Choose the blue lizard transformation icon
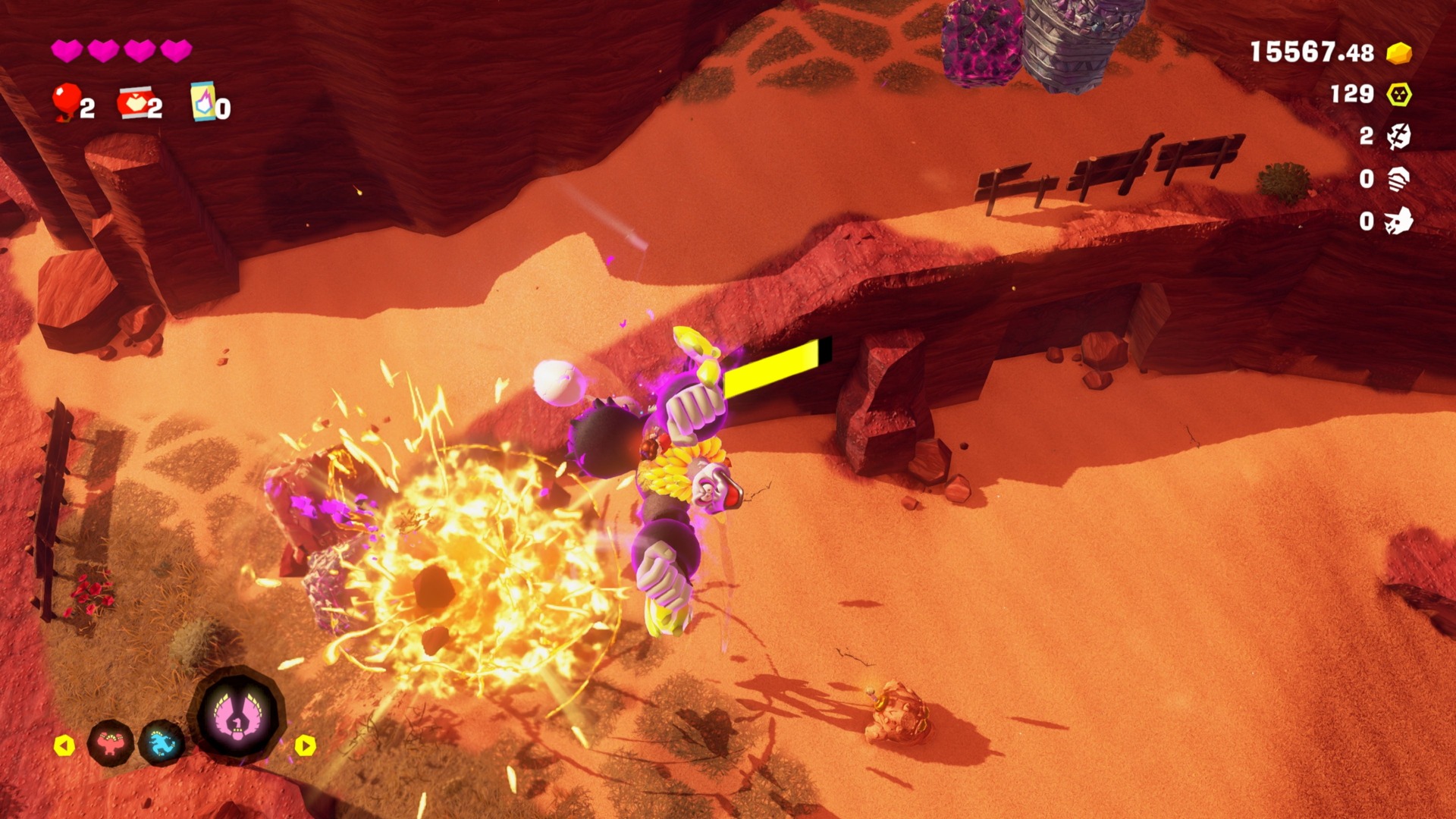 (x=162, y=744)
